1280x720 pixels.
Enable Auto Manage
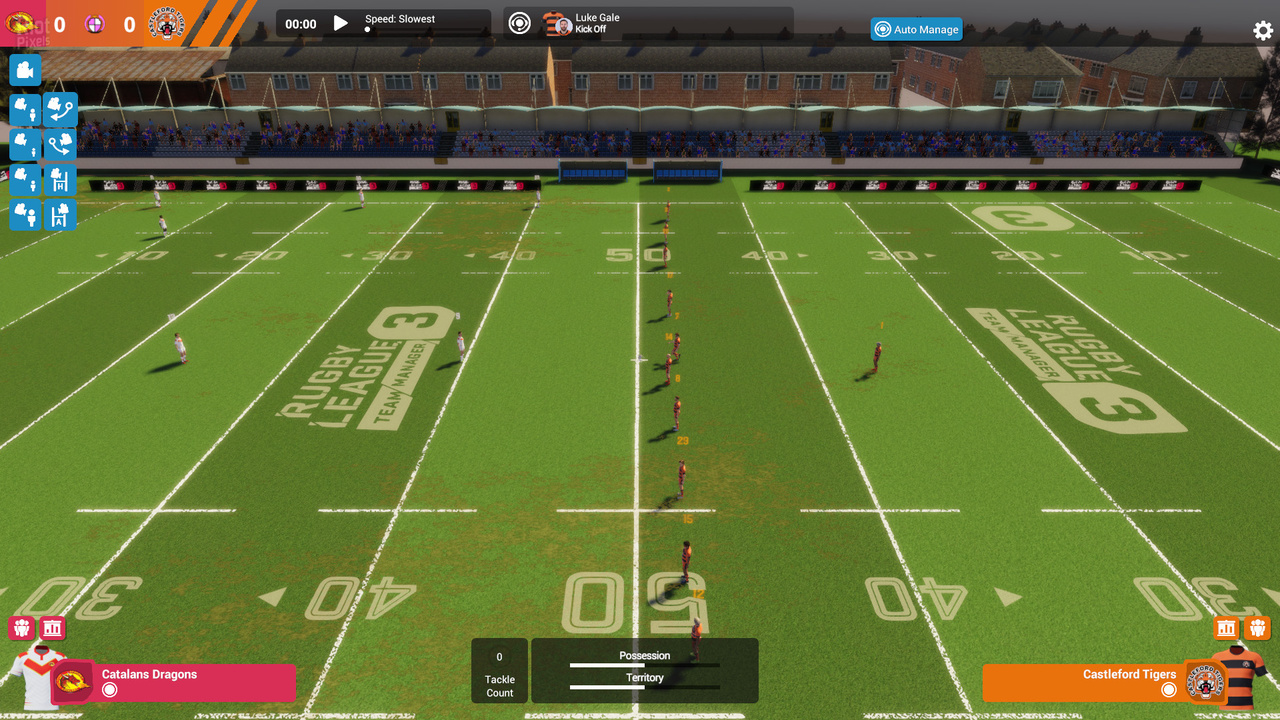(x=916, y=29)
